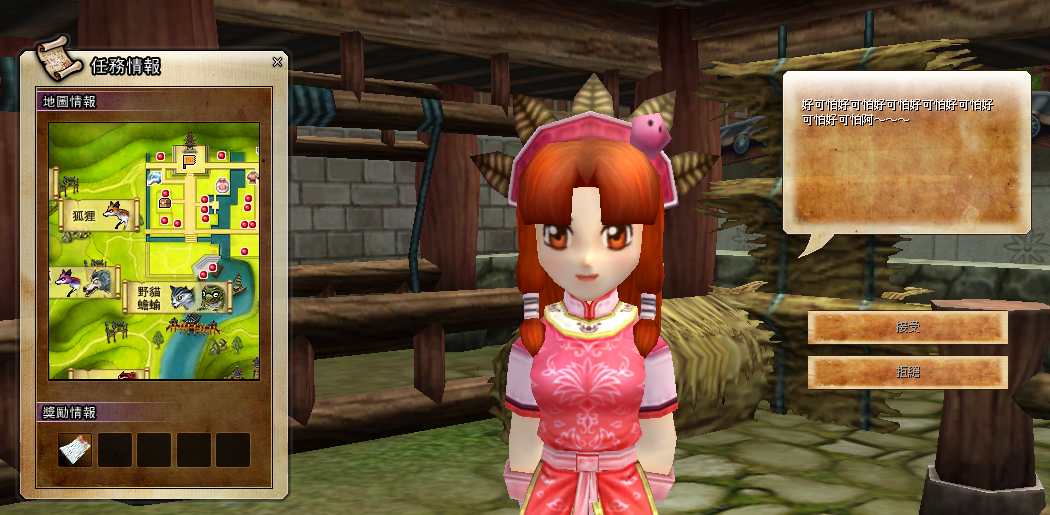Viewport: 1050px width, 515px height.
Task: Decline the quest with the 拒絕 button
Action: pos(907,372)
